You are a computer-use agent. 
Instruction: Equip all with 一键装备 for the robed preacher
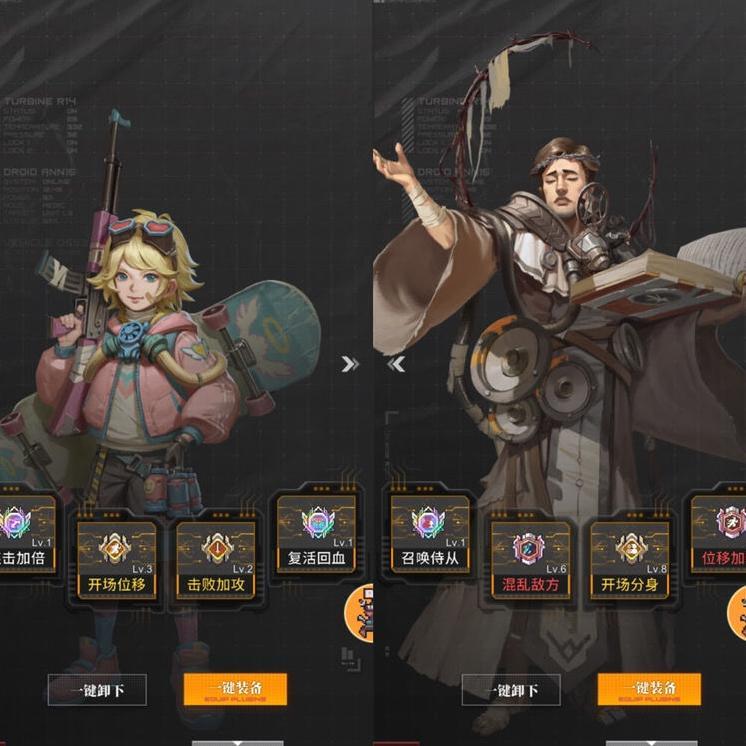pyautogui.click(x=649, y=689)
